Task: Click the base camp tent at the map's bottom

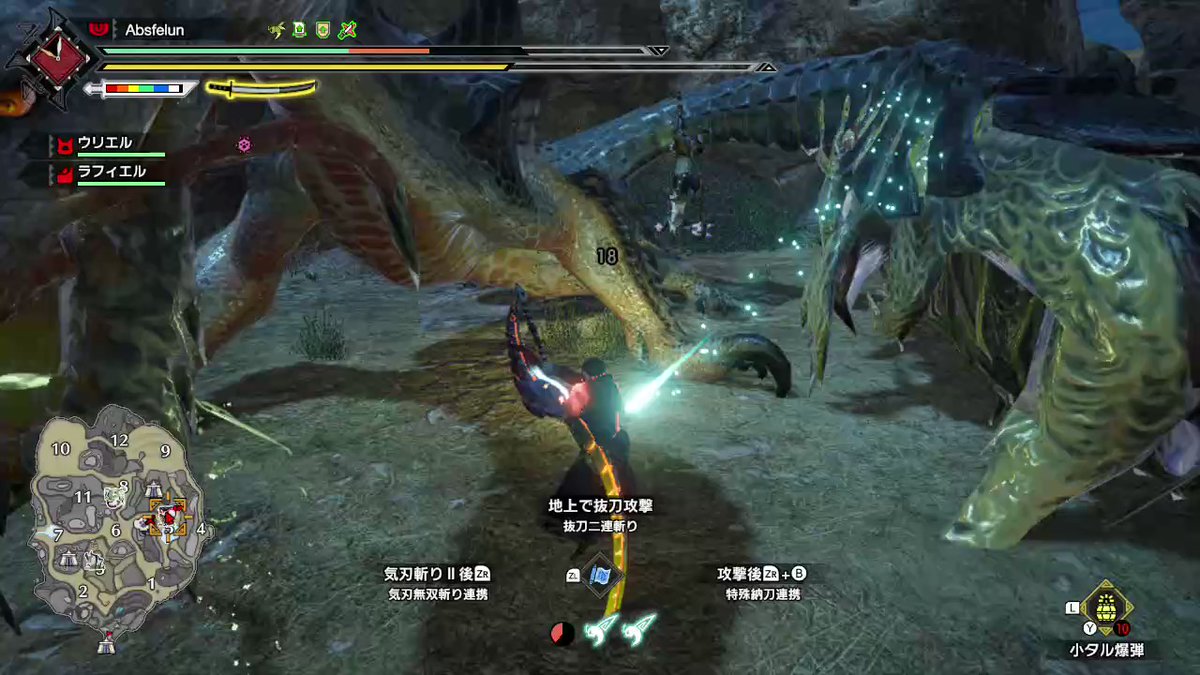Action: click(106, 646)
